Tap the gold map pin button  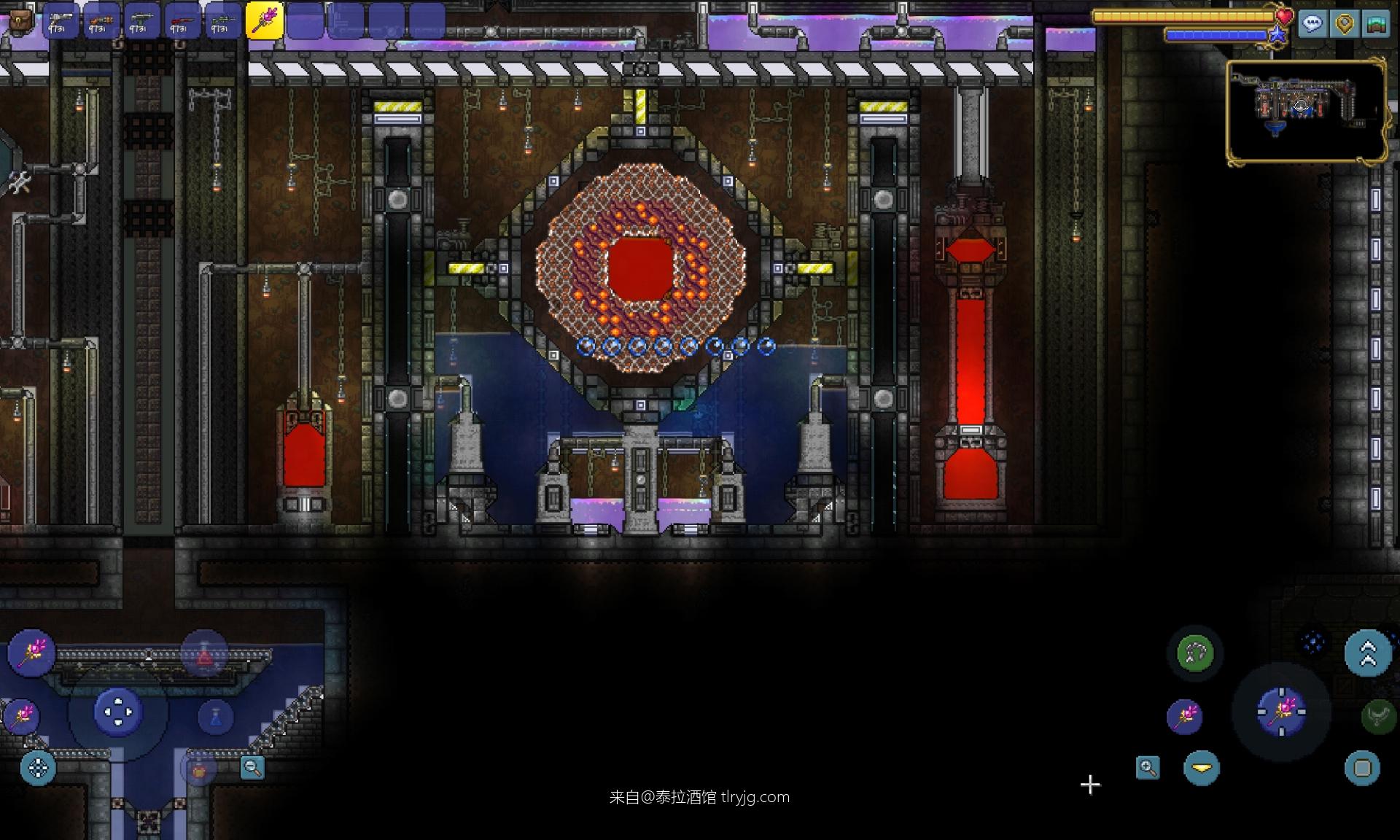coord(1344,24)
